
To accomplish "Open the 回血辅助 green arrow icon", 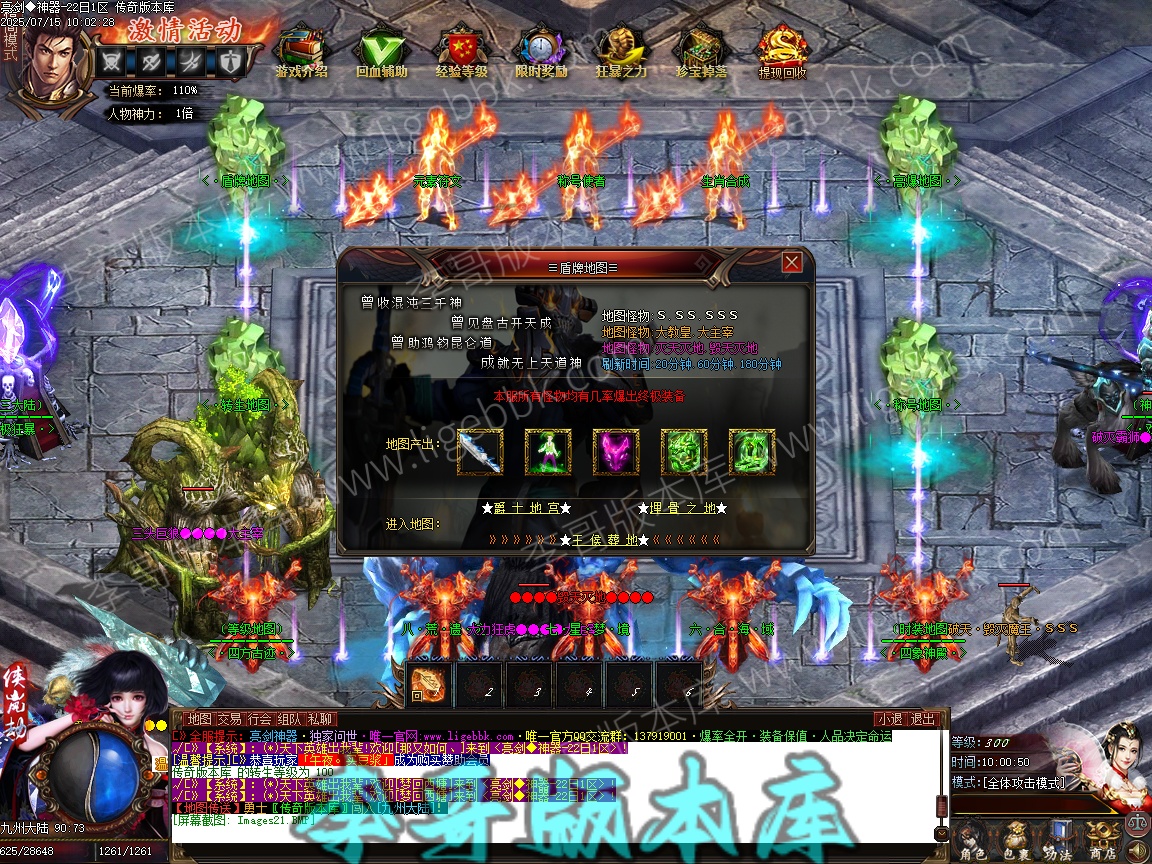I will click(x=381, y=50).
